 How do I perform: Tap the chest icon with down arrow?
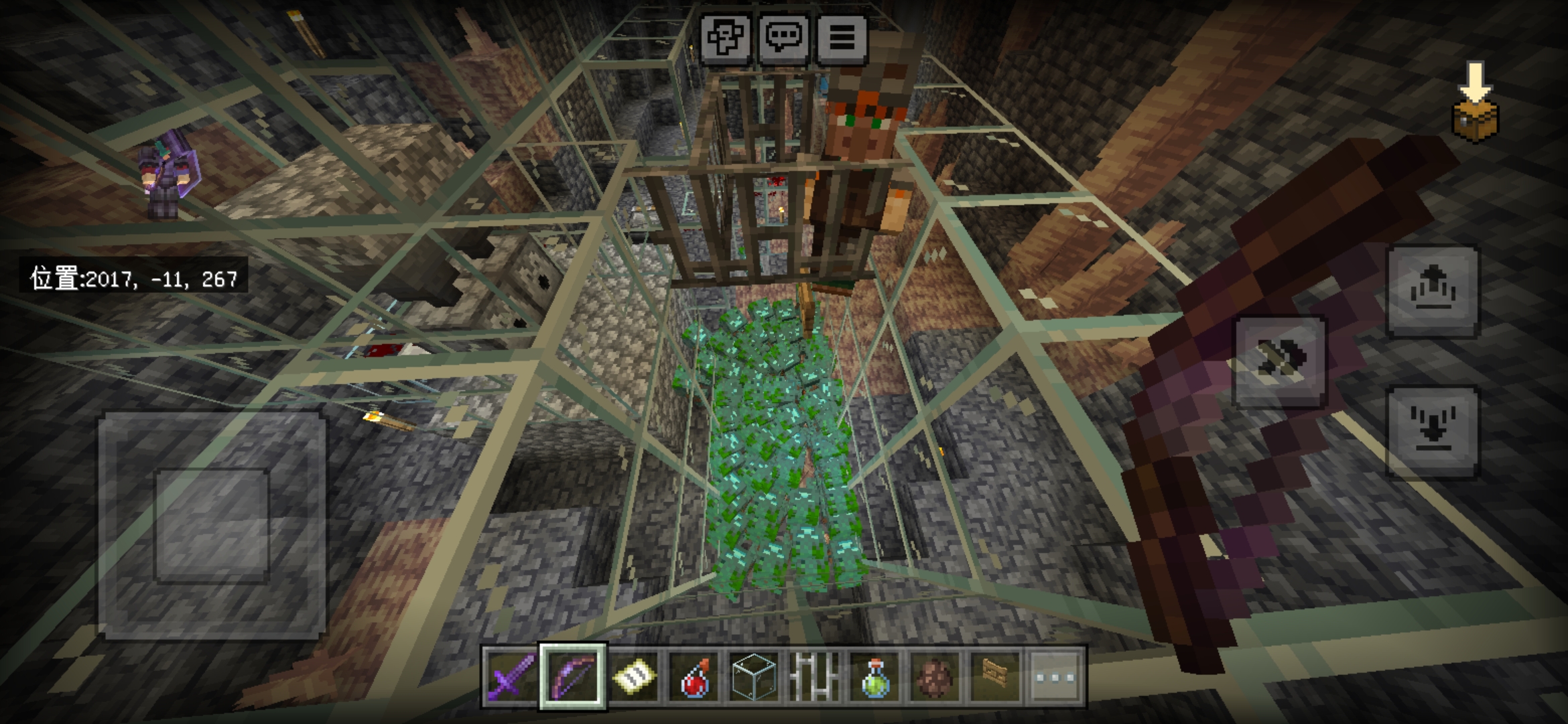1476,104
